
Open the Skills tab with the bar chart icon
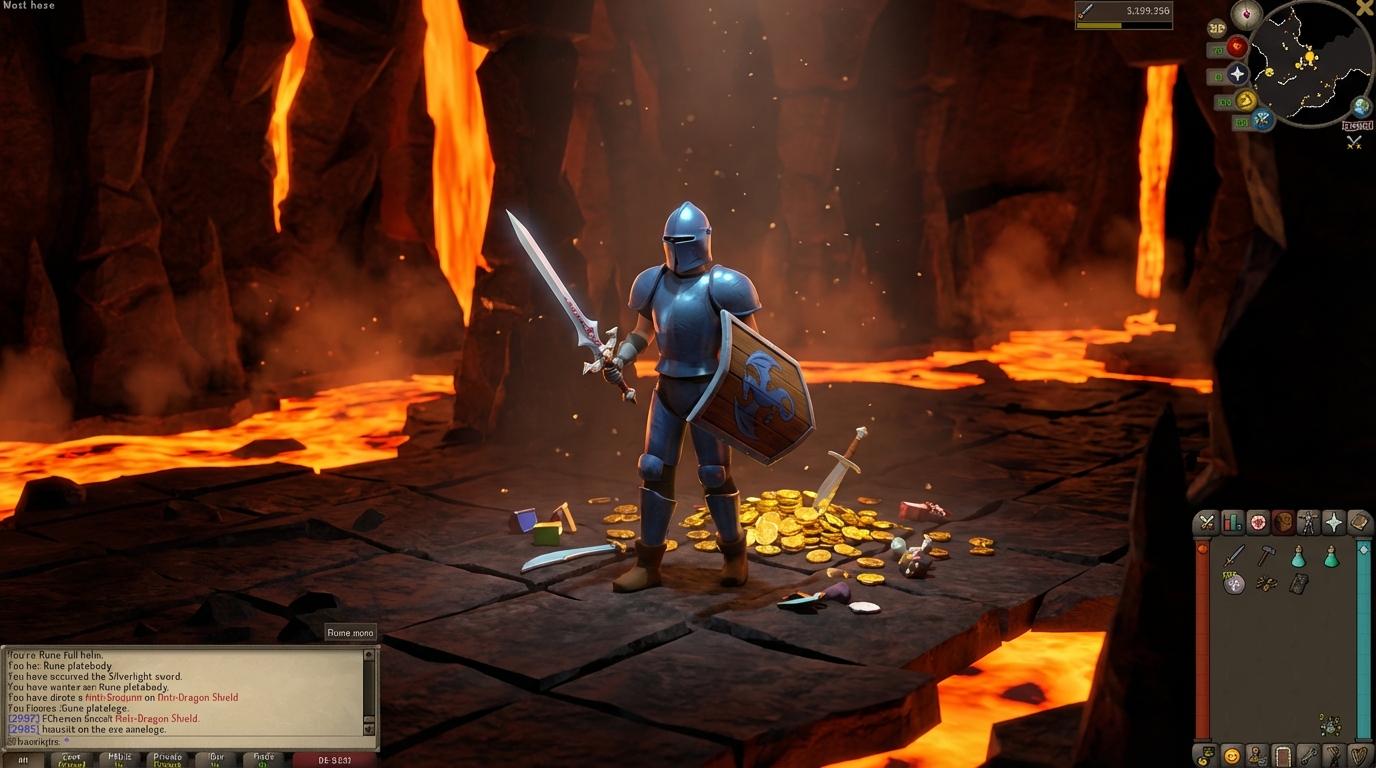(x=1232, y=522)
